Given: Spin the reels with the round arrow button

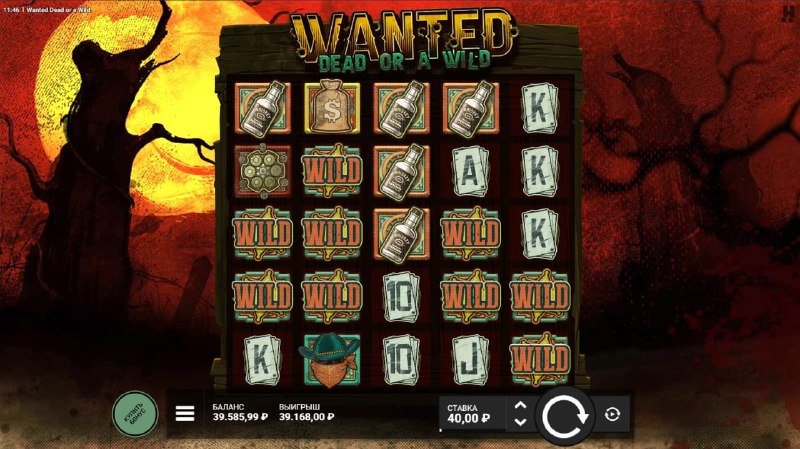Looking at the screenshot, I should [x=565, y=415].
